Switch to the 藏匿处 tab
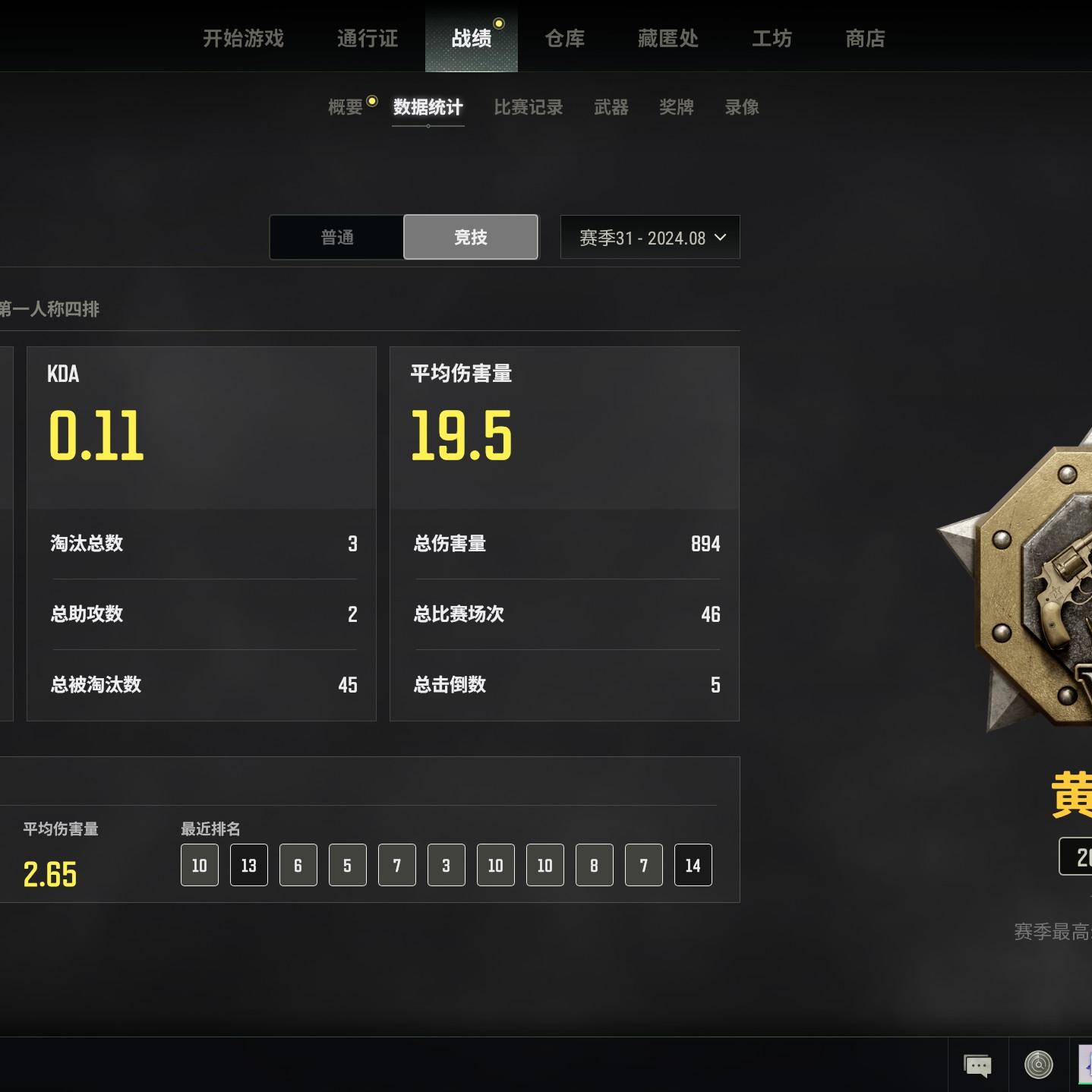This screenshot has height=1092, width=1092. 668,38
